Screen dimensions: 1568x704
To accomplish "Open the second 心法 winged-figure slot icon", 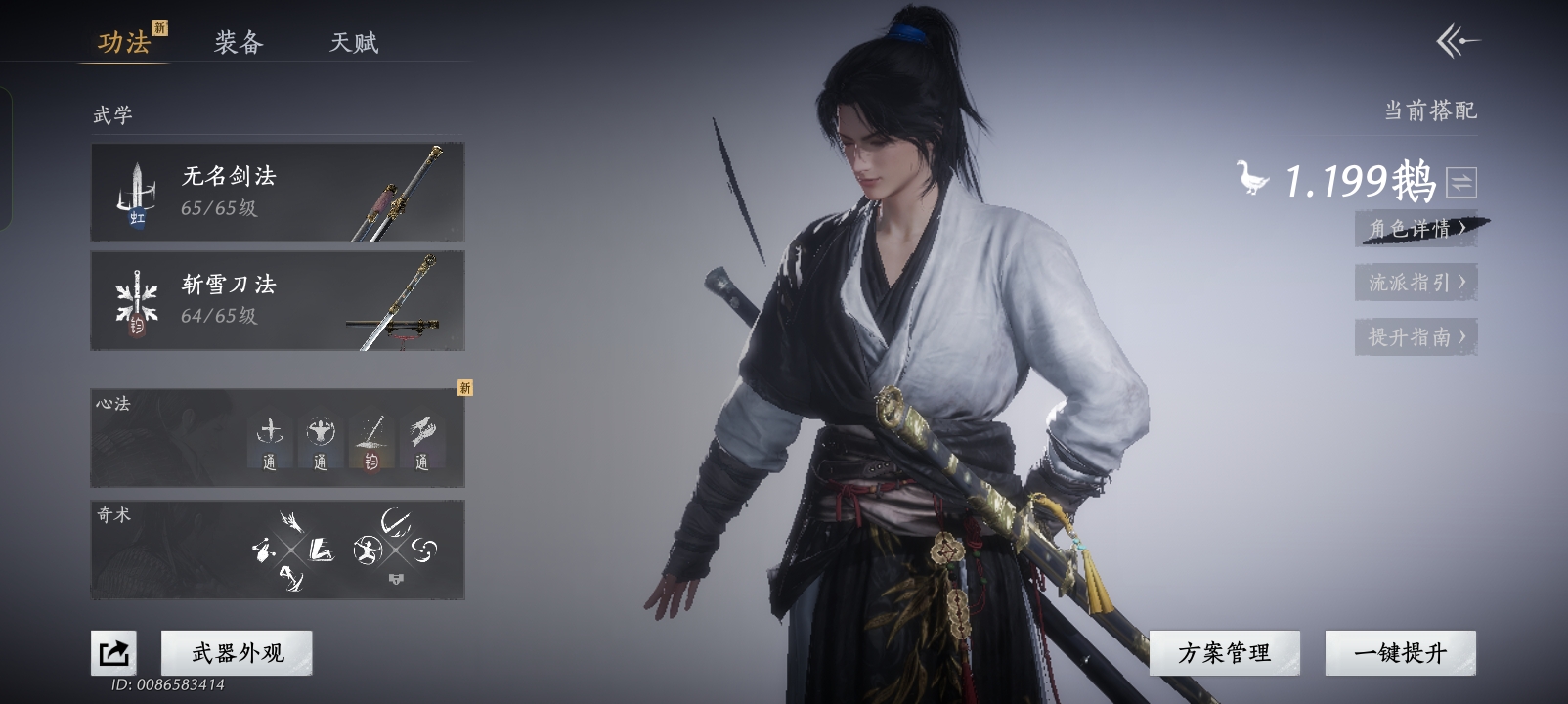I will (x=321, y=437).
